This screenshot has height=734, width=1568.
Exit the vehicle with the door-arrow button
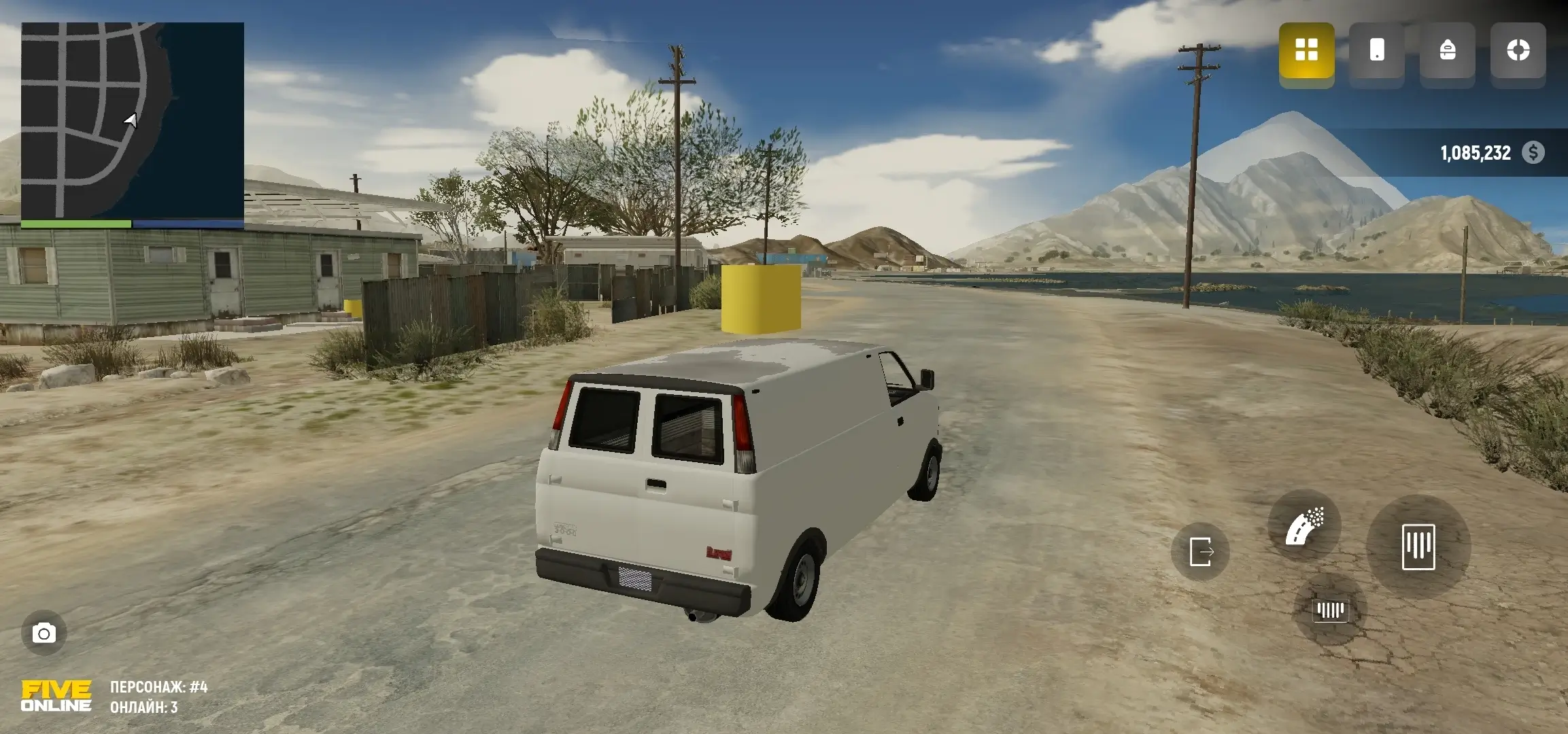1200,551
